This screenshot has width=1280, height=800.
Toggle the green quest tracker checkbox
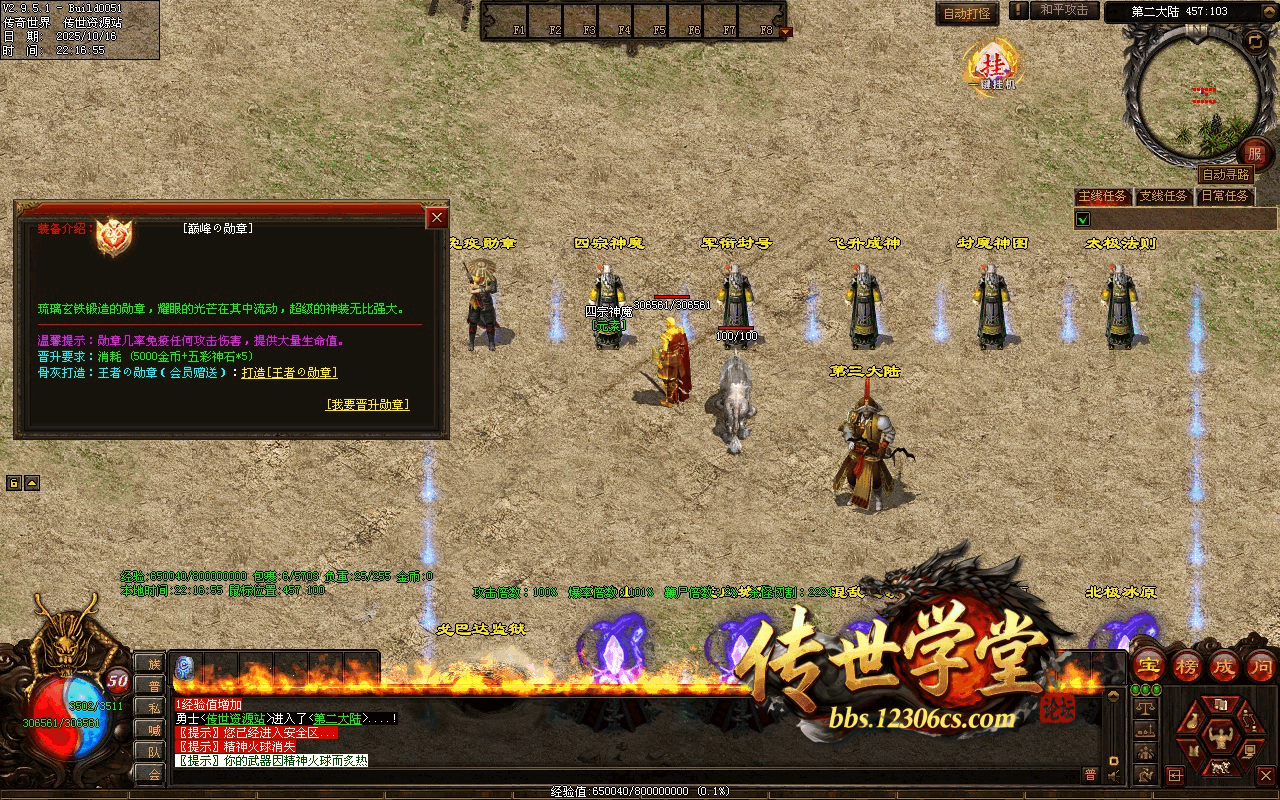pos(1082,219)
